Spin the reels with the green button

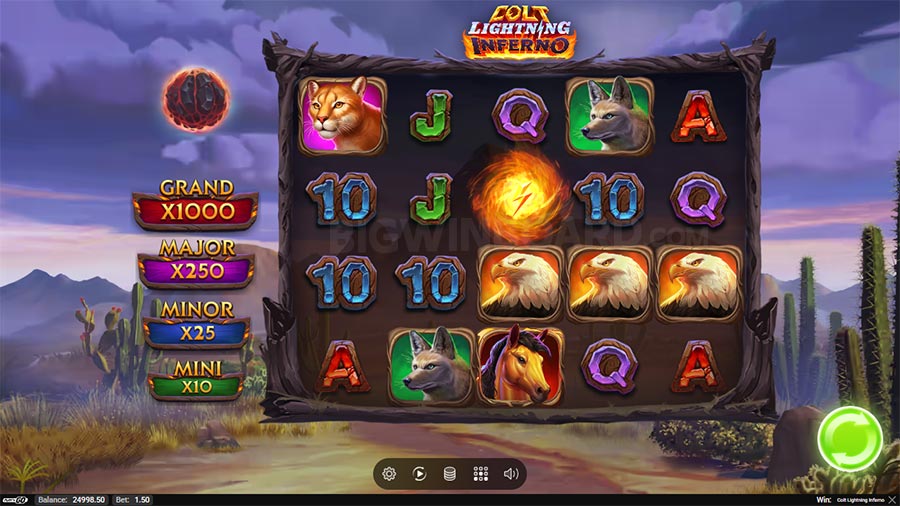pos(850,437)
